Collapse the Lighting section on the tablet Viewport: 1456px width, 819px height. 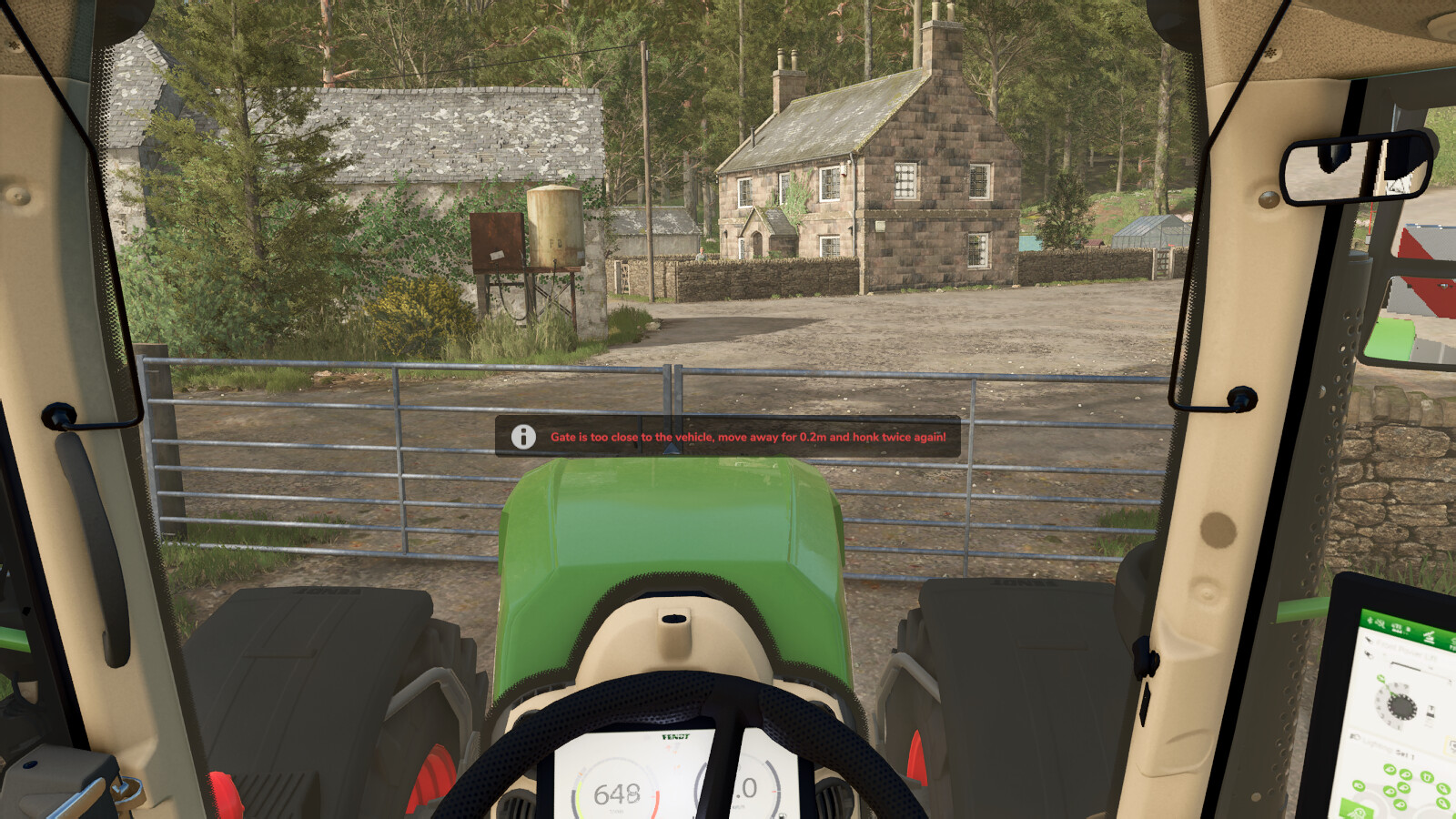click(1355, 737)
